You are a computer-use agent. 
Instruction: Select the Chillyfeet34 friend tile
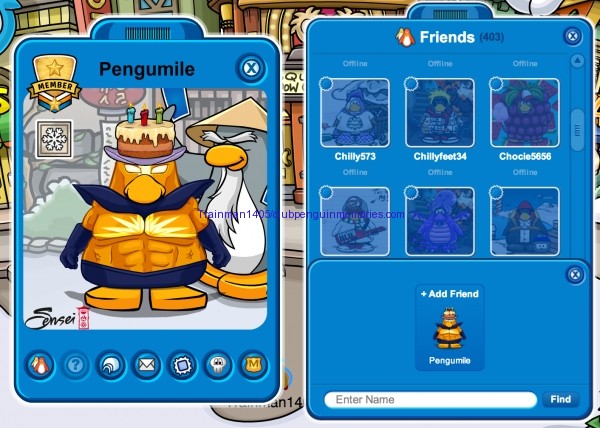point(440,113)
